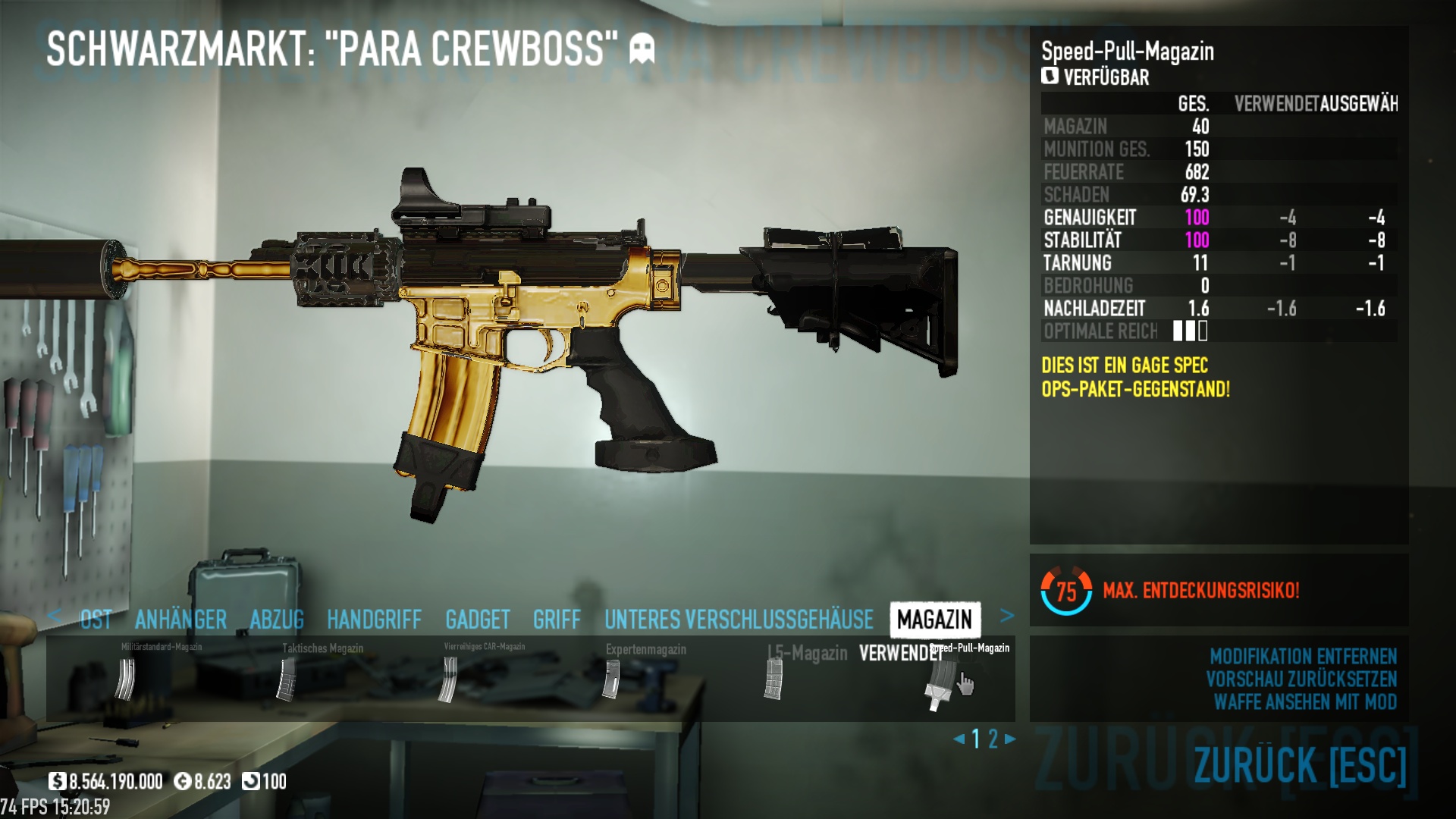Select the Speed-Pull-Magazin mod

coord(937,682)
